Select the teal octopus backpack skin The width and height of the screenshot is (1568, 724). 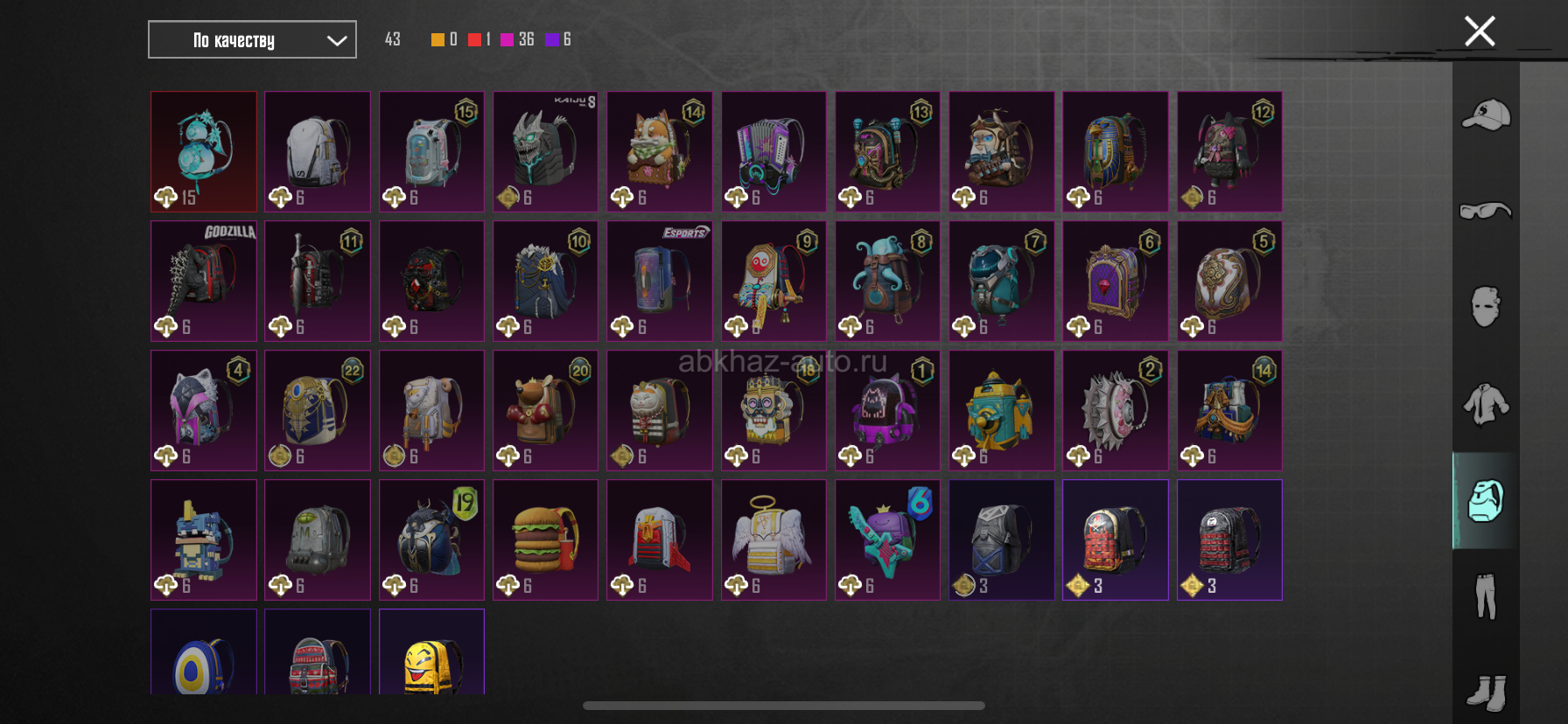pyautogui.click(x=887, y=281)
